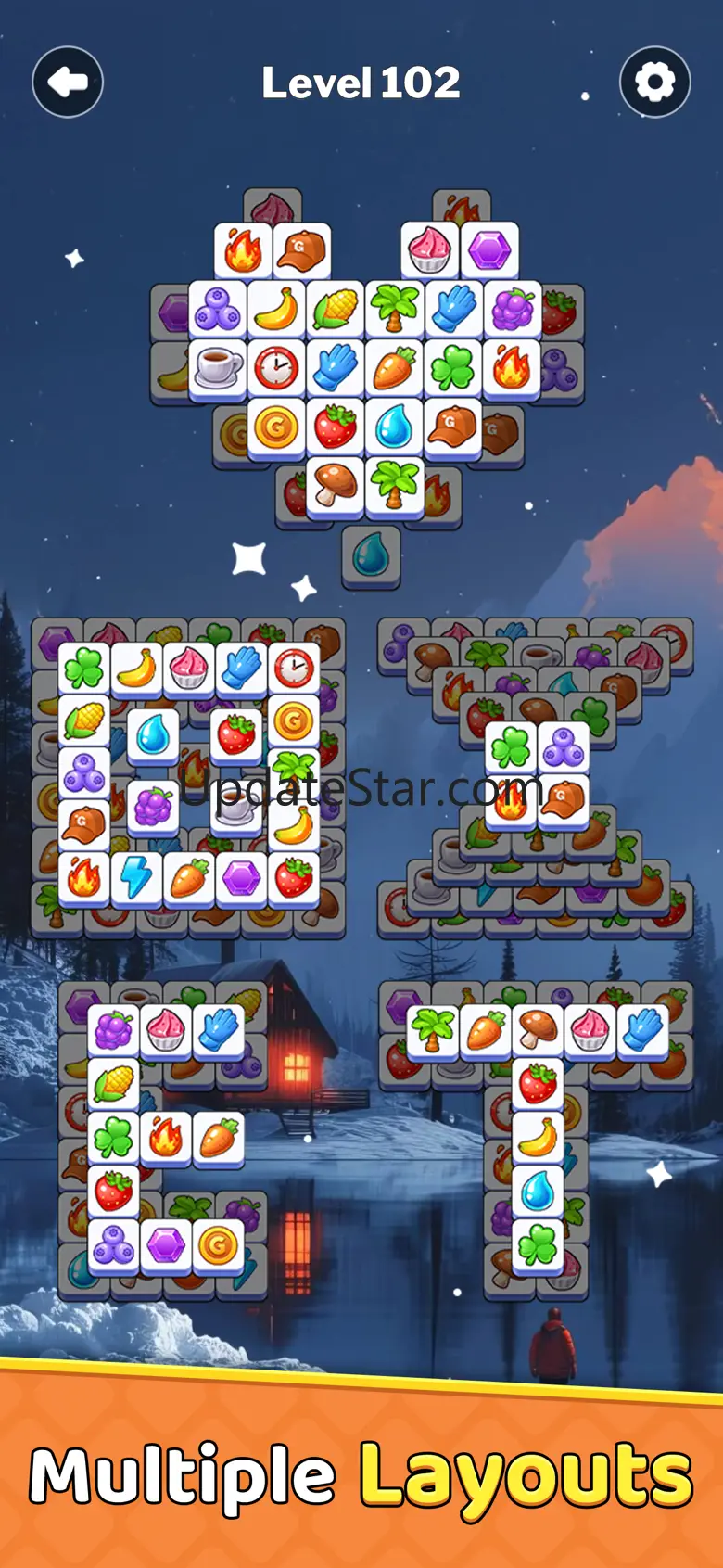Select the fire tile in the E-shaped stack
The image size is (723, 1568).
click(x=166, y=1137)
